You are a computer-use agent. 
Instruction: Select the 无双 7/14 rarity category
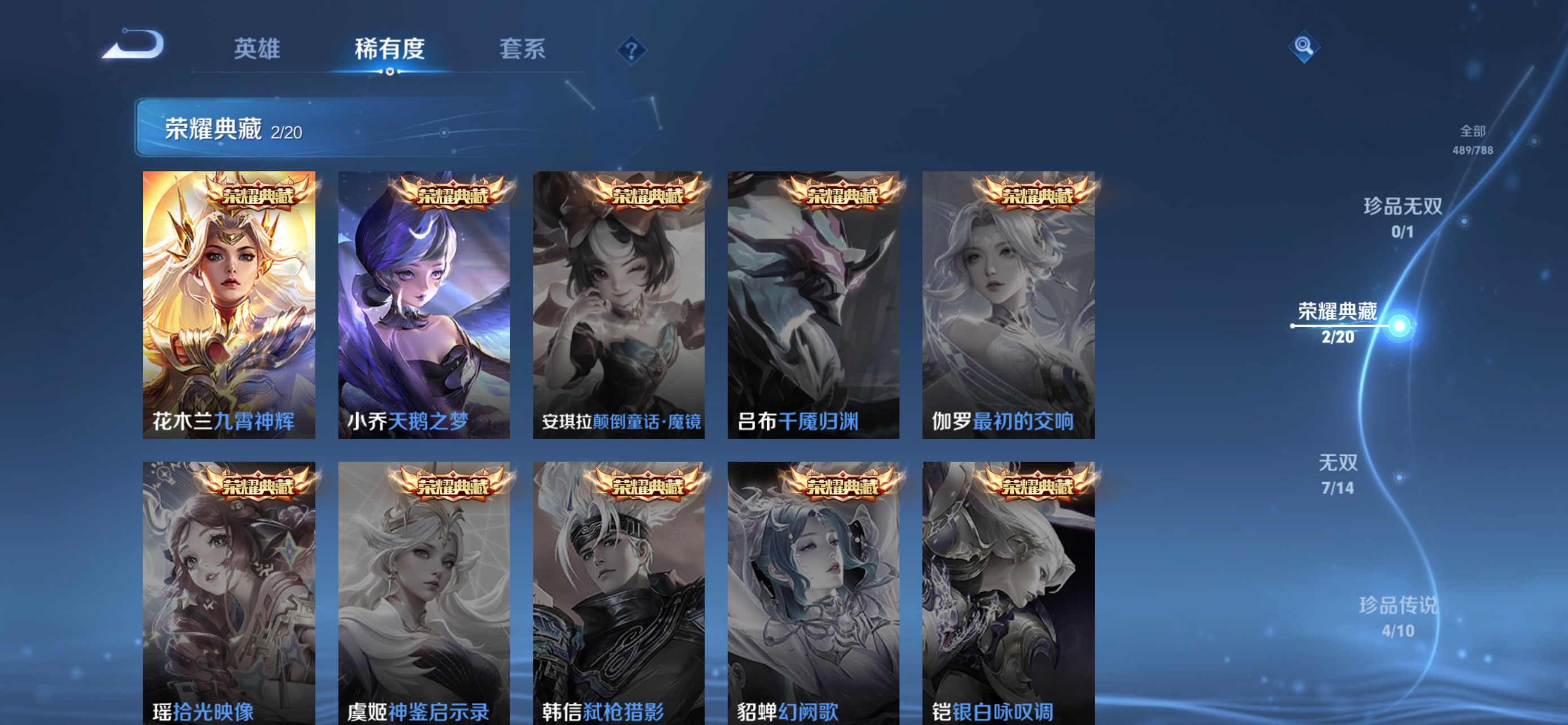click(x=1338, y=475)
